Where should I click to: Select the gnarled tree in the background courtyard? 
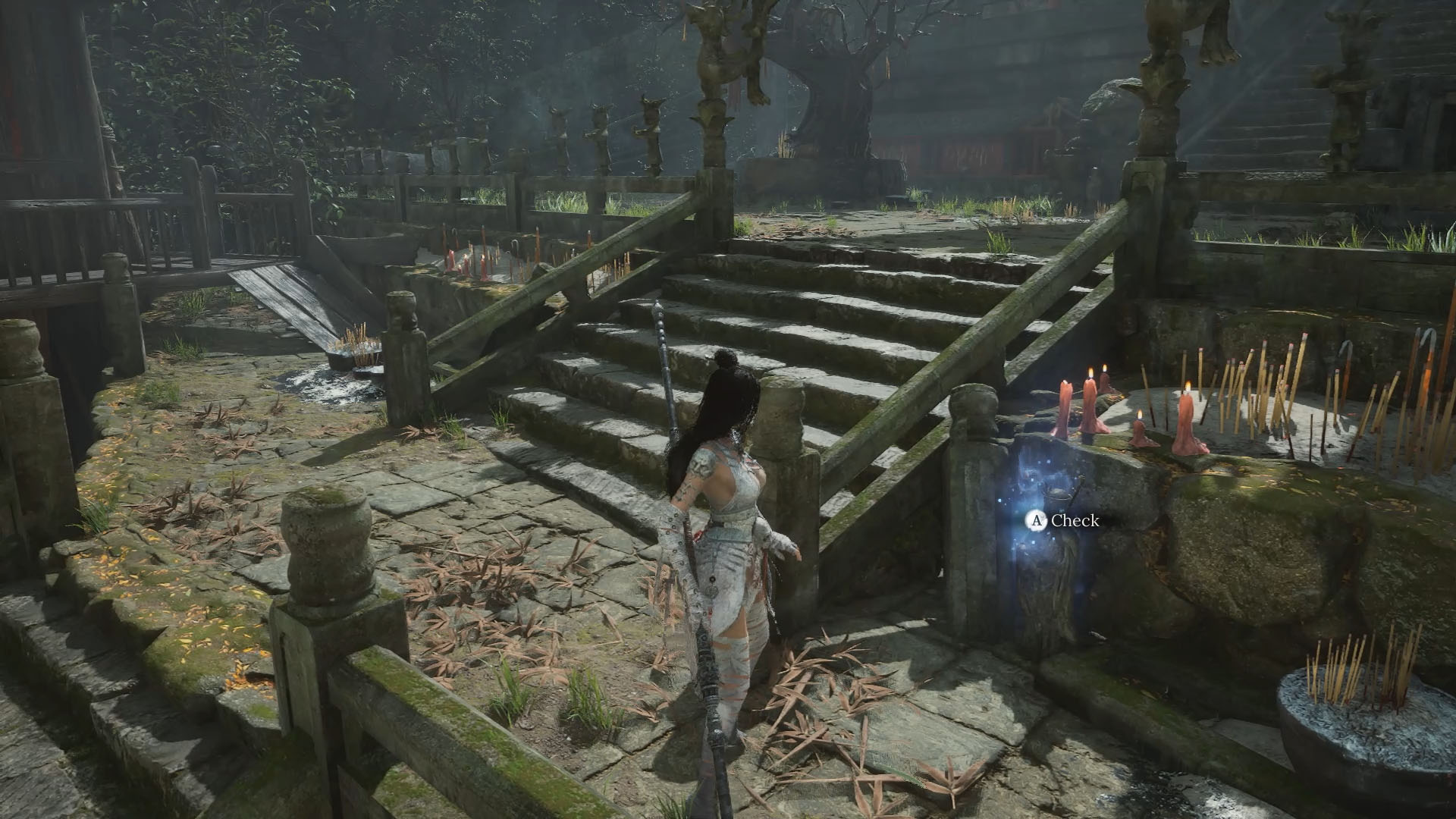click(x=842, y=99)
